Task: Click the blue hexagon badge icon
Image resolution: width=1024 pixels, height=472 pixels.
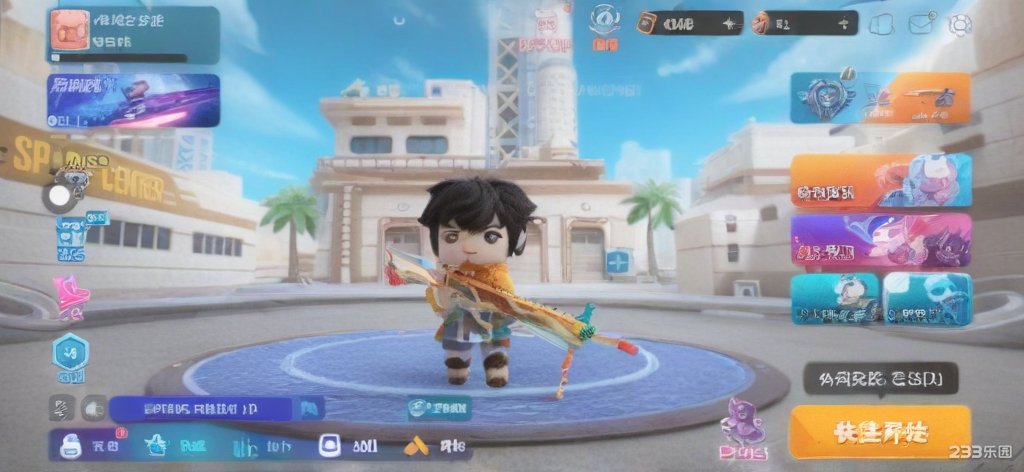Action: click(x=71, y=354)
